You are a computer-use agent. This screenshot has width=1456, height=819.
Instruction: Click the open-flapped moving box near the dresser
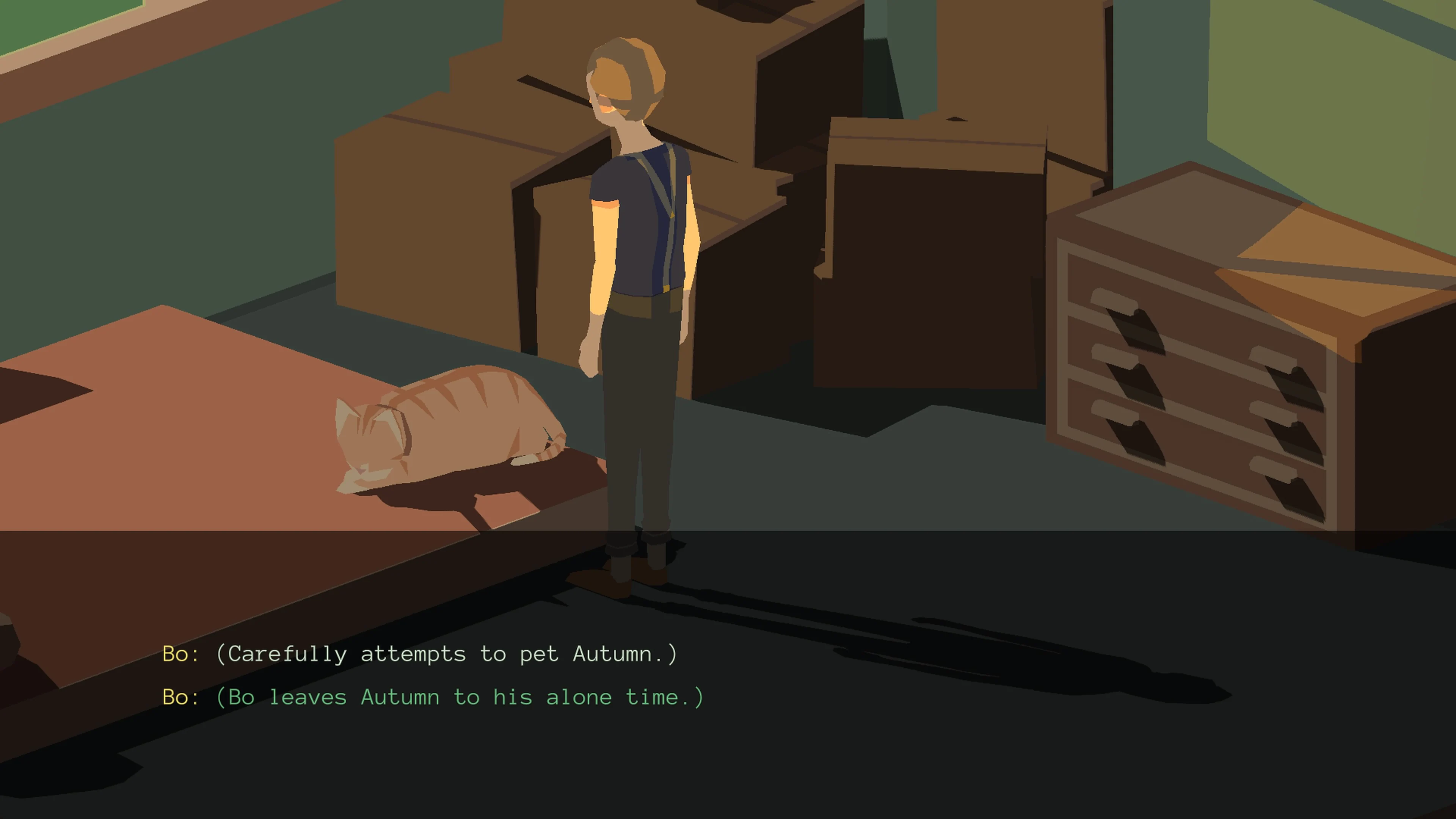[x=933, y=254]
